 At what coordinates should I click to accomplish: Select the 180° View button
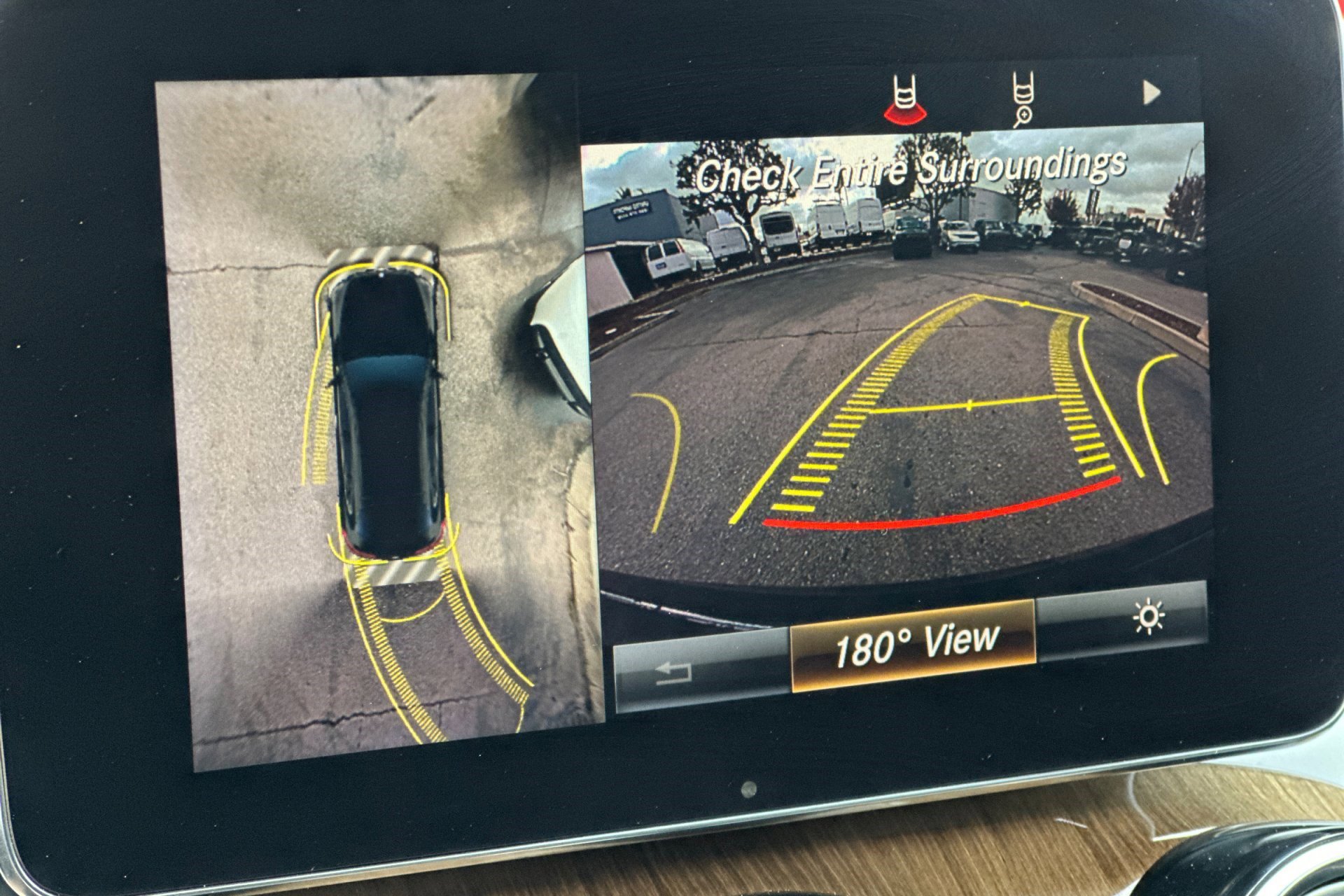(913, 645)
